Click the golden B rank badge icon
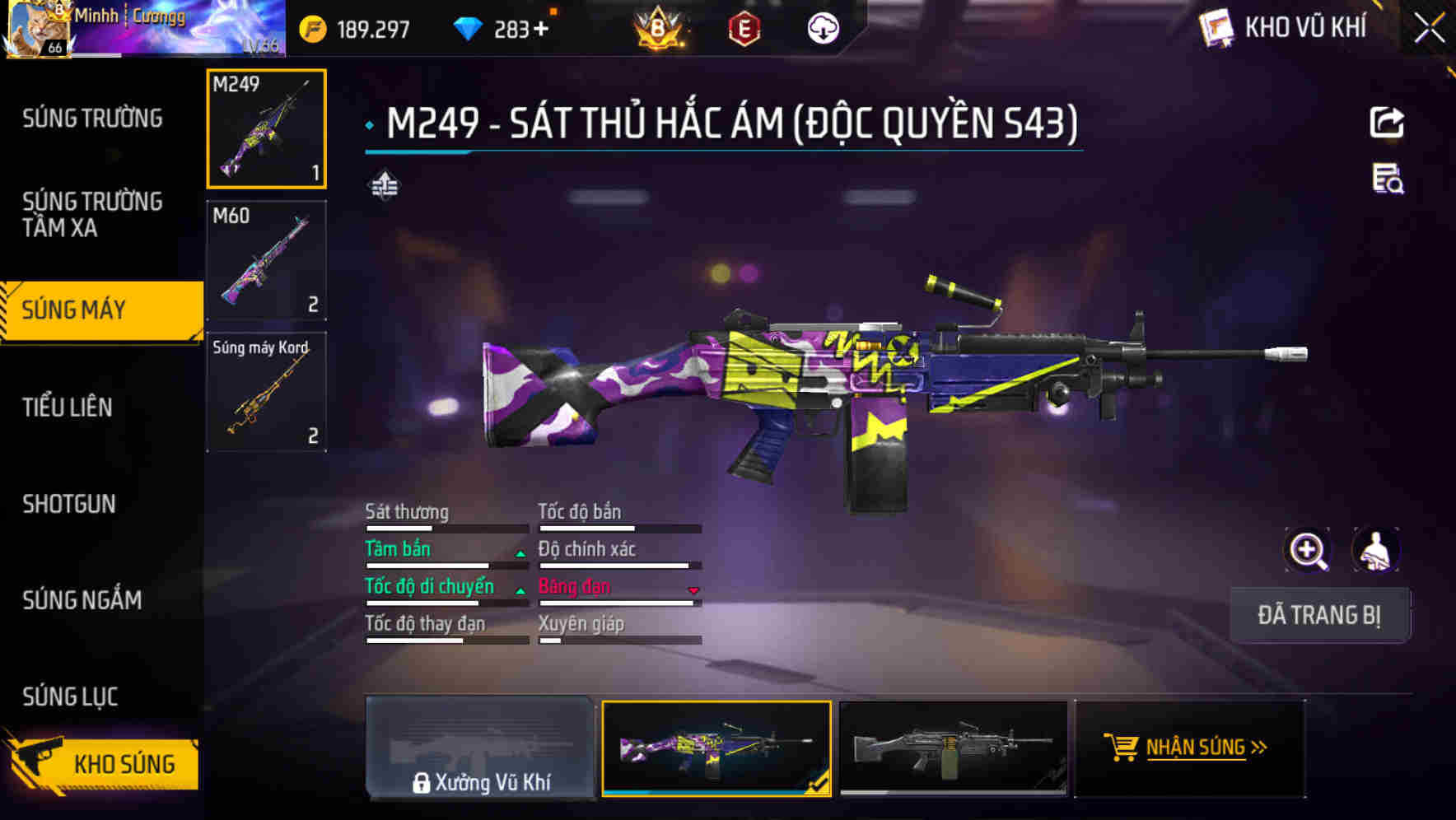The height and width of the screenshot is (820, 1456). 659,27
